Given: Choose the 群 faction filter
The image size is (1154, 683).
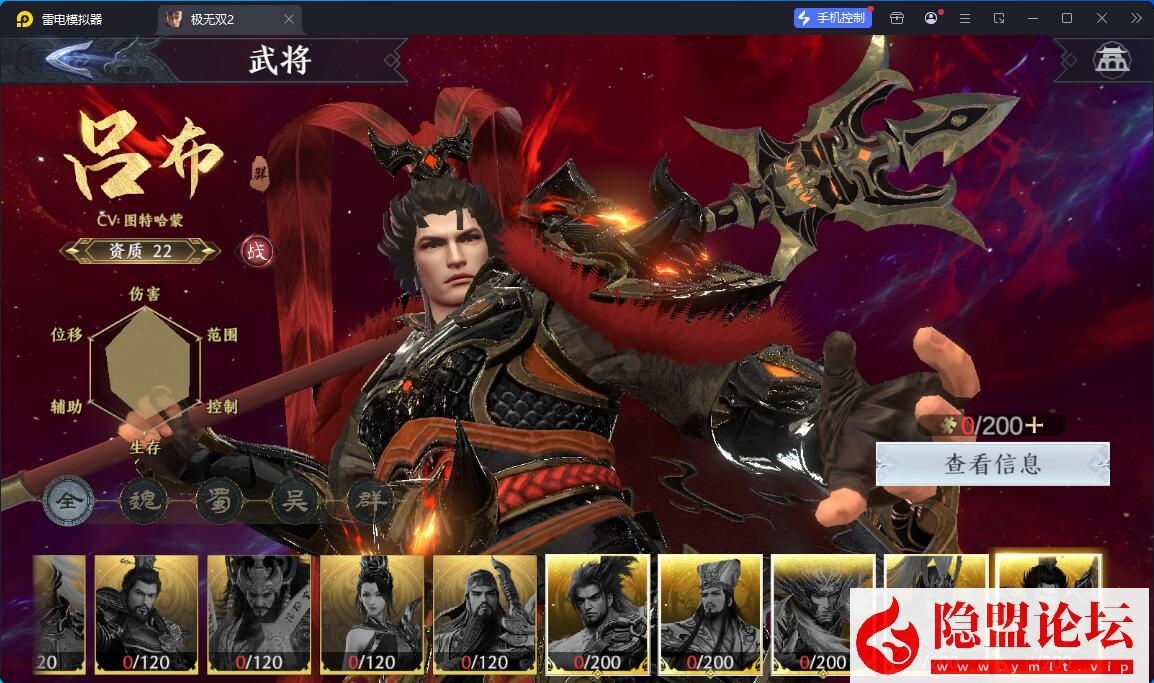Looking at the screenshot, I should click(x=370, y=501).
